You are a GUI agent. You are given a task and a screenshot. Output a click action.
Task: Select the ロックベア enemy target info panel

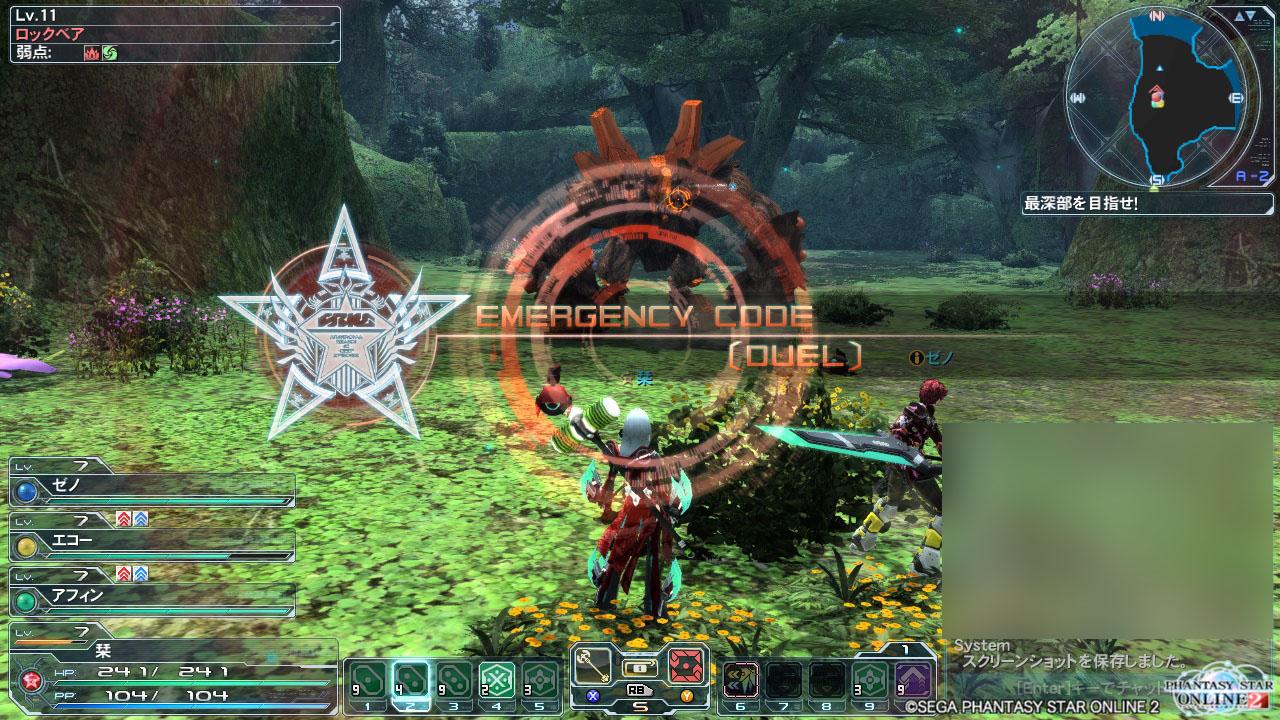point(175,34)
